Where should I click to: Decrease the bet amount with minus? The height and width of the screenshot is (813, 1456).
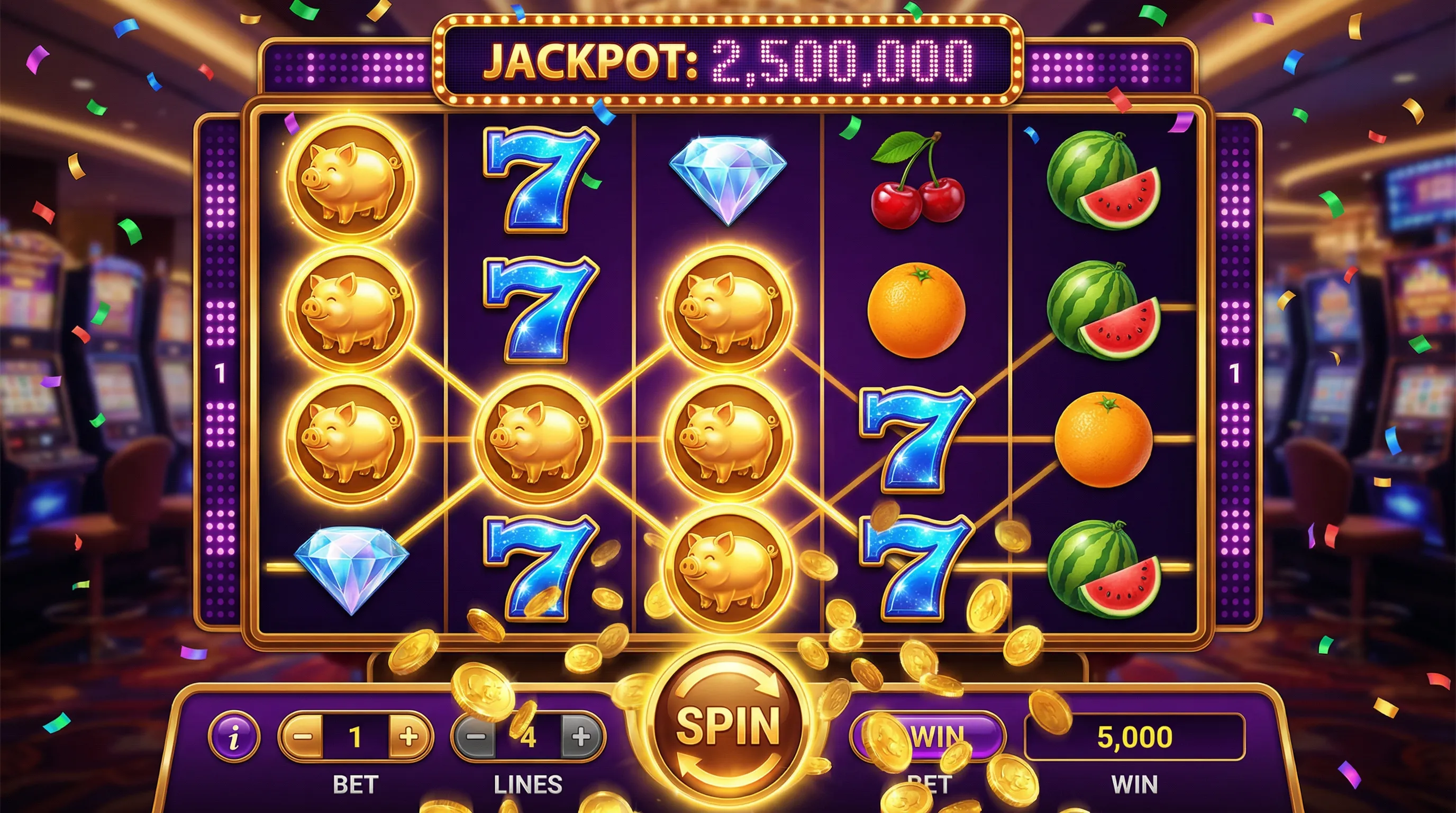[303, 737]
